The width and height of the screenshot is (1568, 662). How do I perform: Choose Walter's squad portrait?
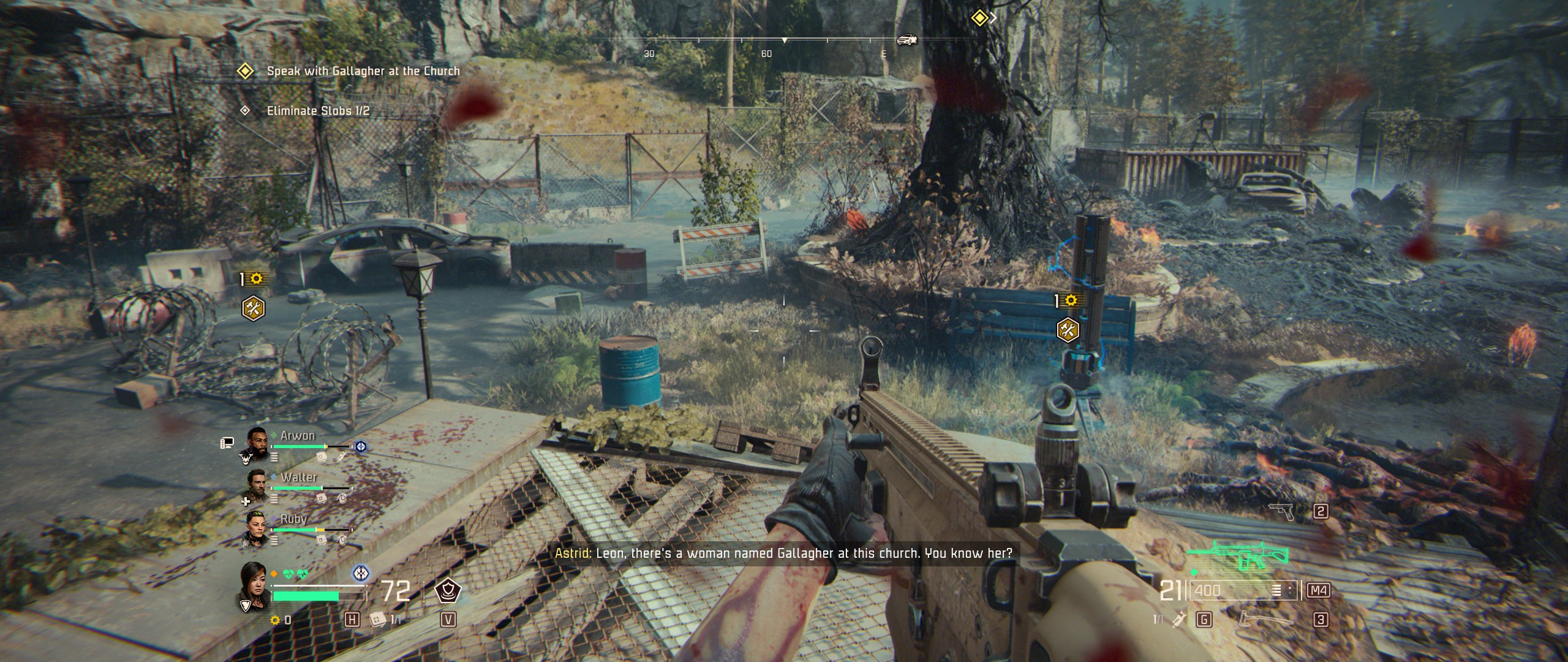point(257,484)
